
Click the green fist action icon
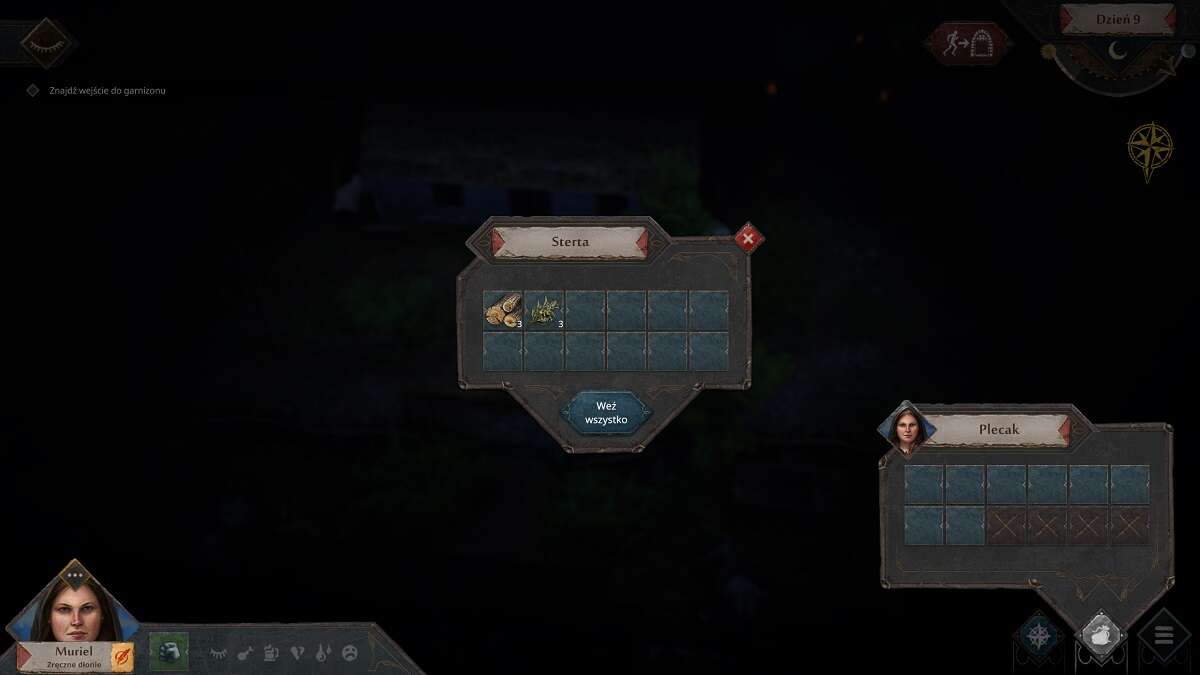click(x=169, y=652)
